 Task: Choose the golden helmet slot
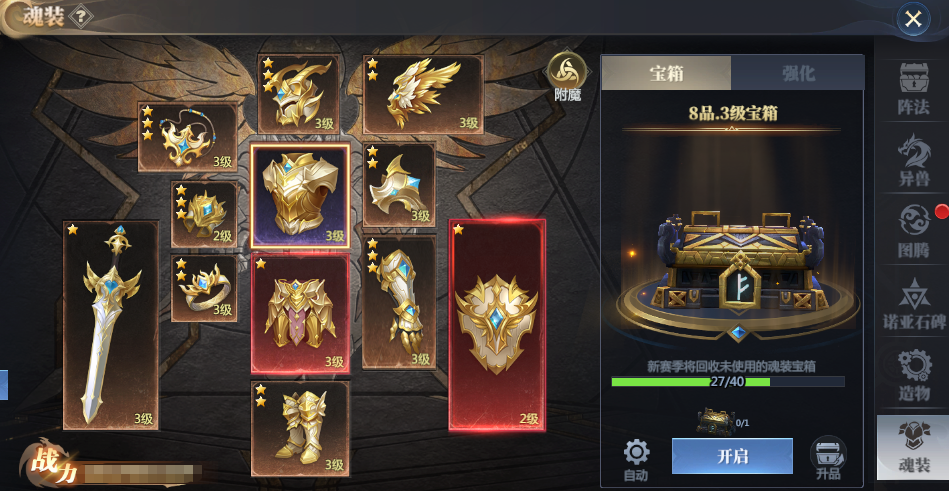point(298,93)
